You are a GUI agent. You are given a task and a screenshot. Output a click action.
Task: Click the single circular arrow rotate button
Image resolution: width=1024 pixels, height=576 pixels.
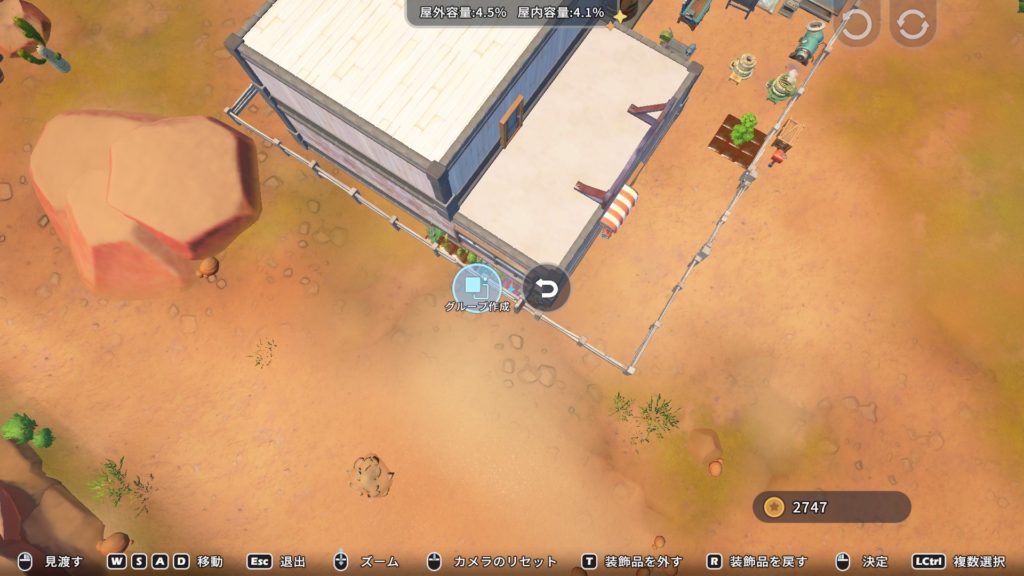coord(855,27)
